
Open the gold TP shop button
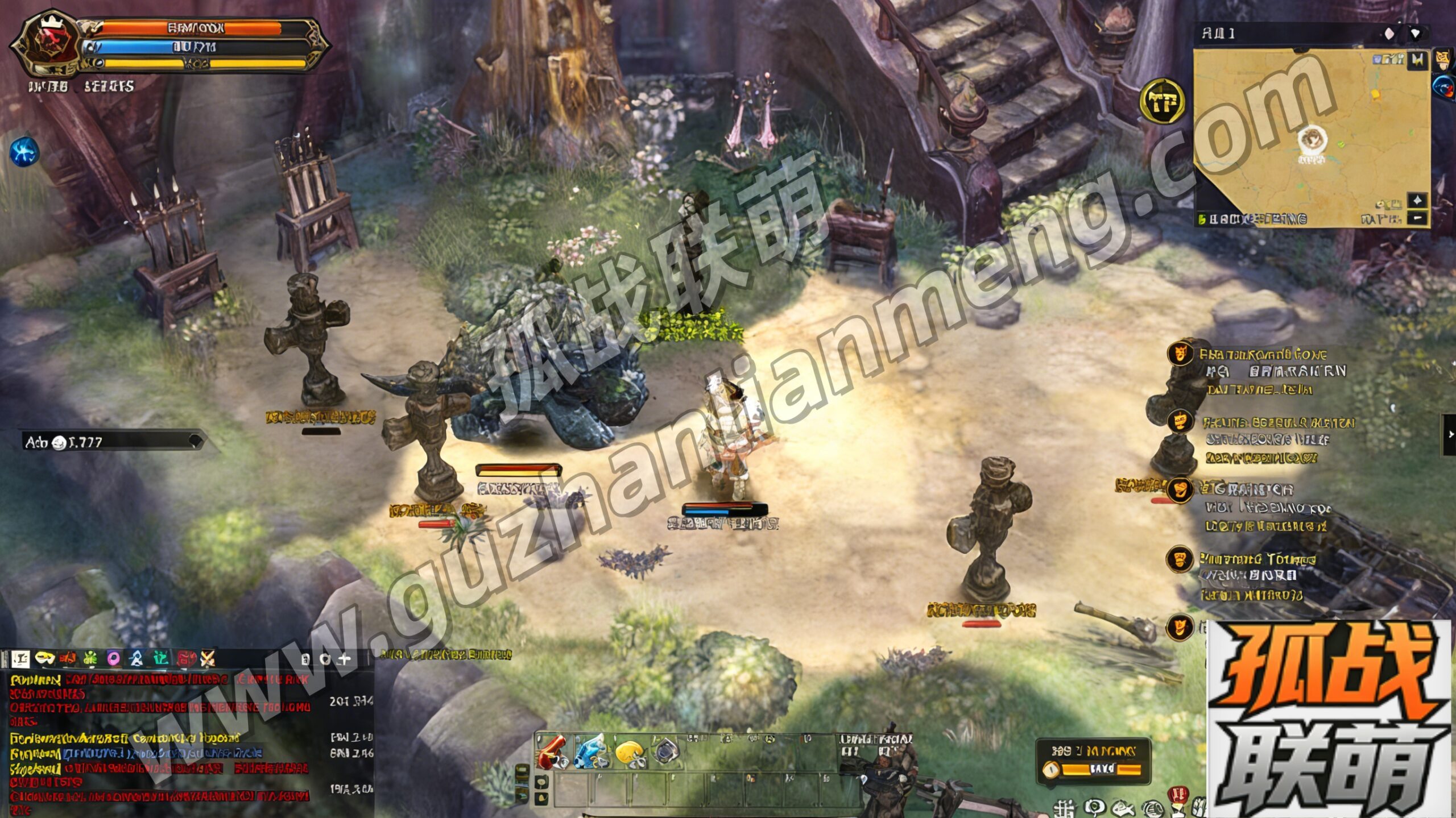pos(1163,102)
